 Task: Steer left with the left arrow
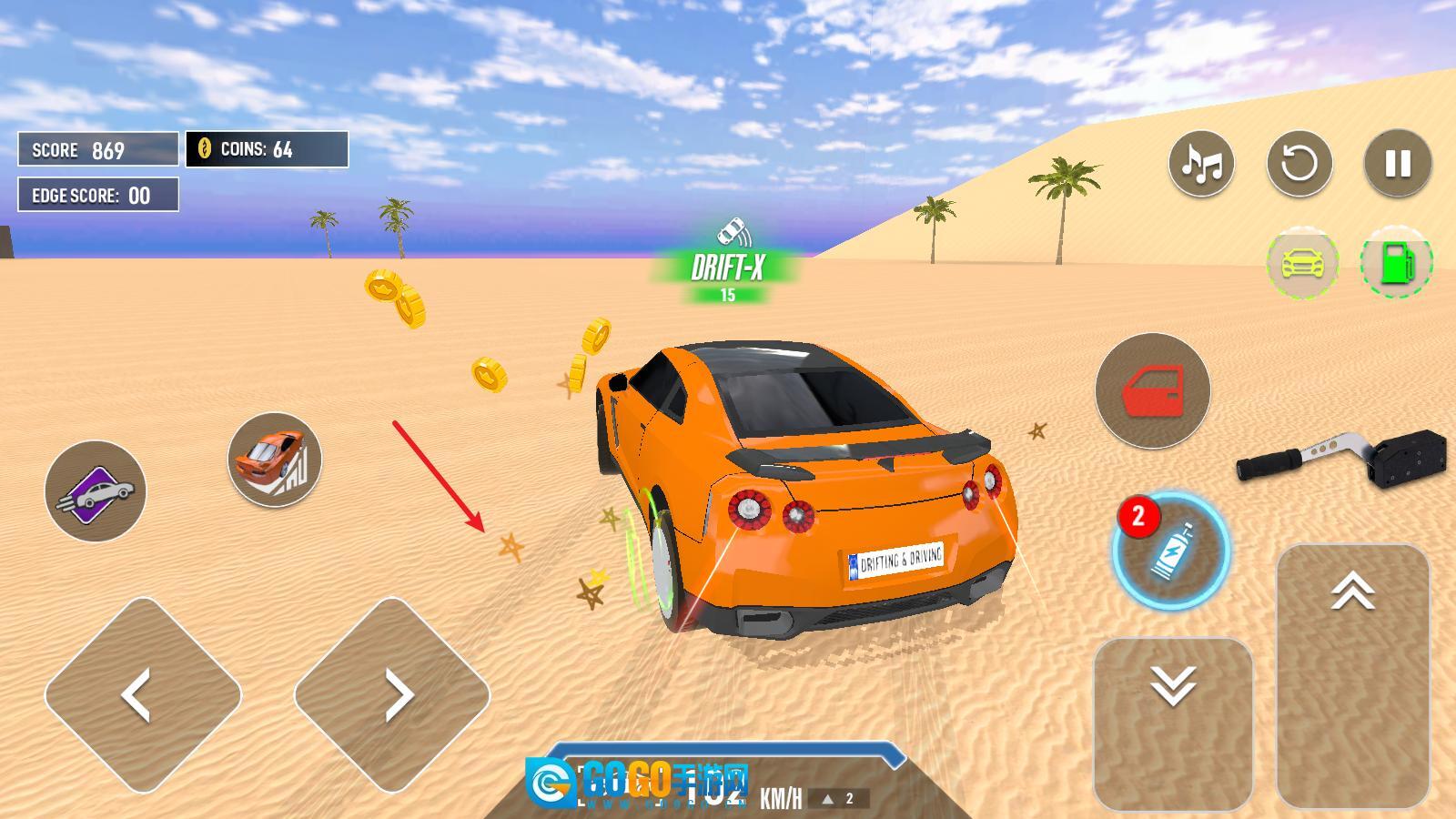click(143, 695)
